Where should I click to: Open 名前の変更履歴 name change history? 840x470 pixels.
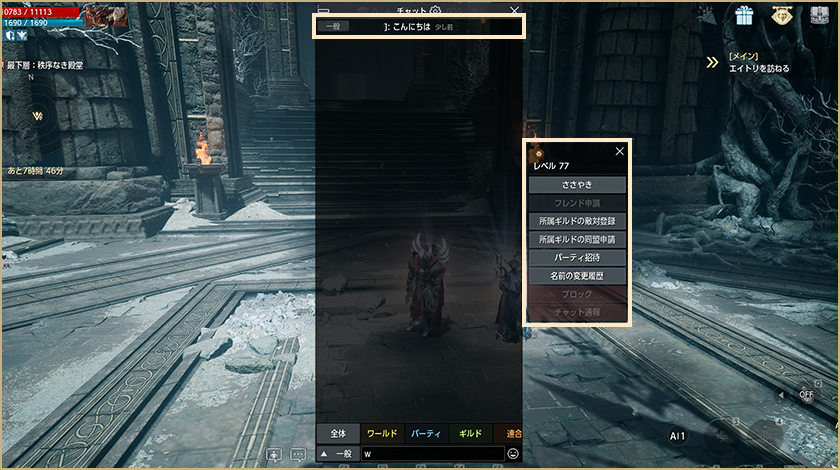[577, 276]
